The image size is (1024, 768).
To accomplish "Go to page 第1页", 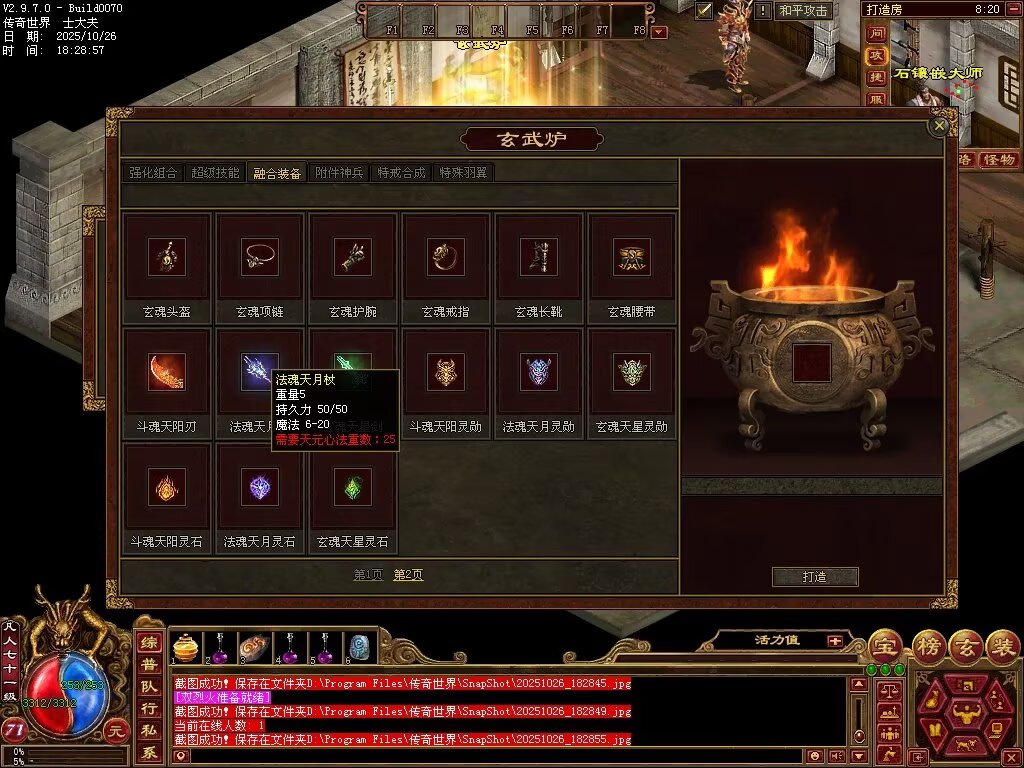I will click(x=368, y=575).
